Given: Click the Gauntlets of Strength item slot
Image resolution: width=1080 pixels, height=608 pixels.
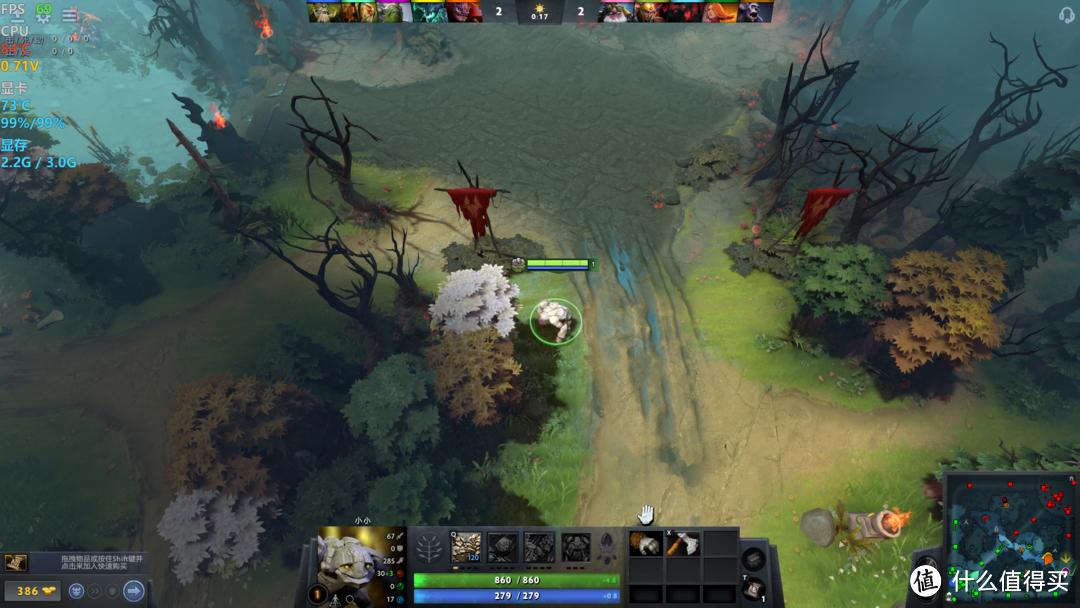Looking at the screenshot, I should click(645, 543).
